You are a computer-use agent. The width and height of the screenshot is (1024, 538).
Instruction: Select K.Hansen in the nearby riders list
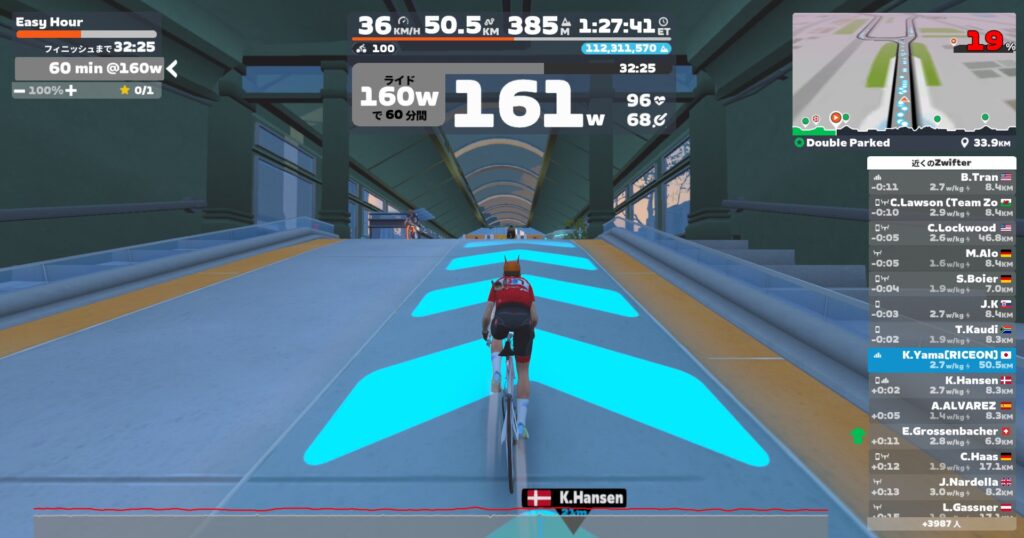click(x=941, y=385)
